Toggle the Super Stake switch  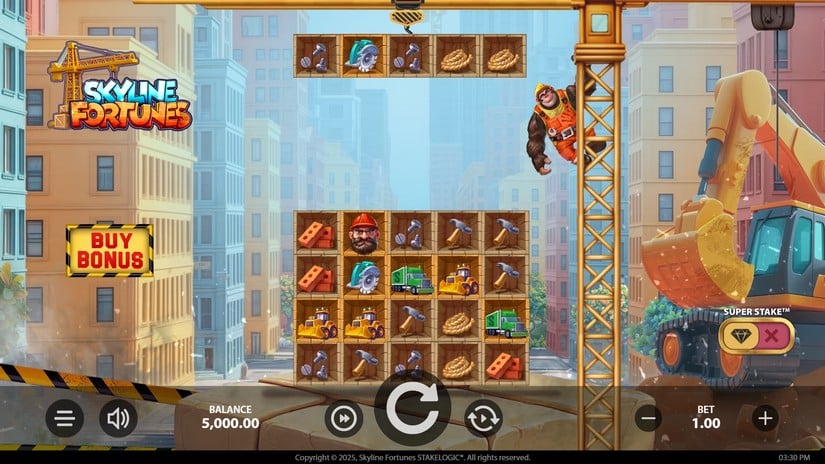coord(757,336)
